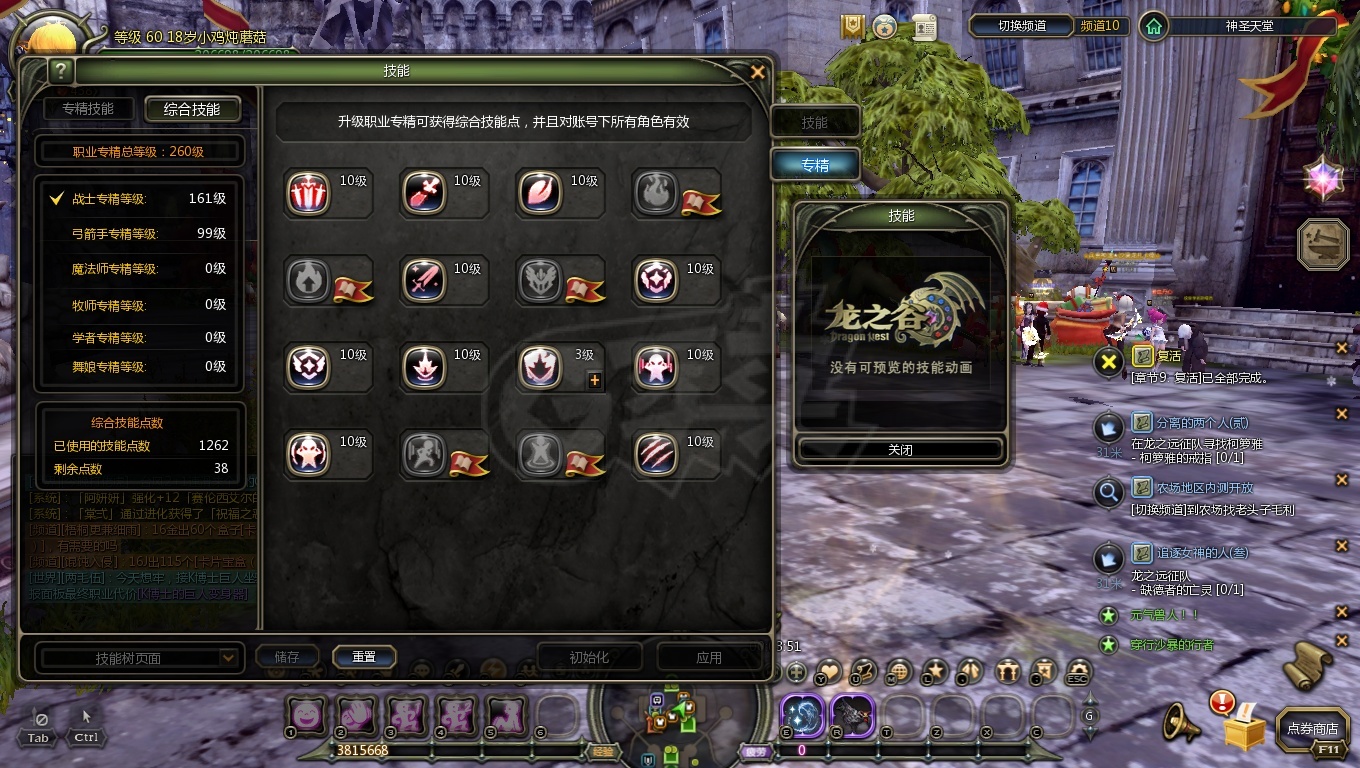Choose the 弓箭手专精等级 row

tap(139, 234)
